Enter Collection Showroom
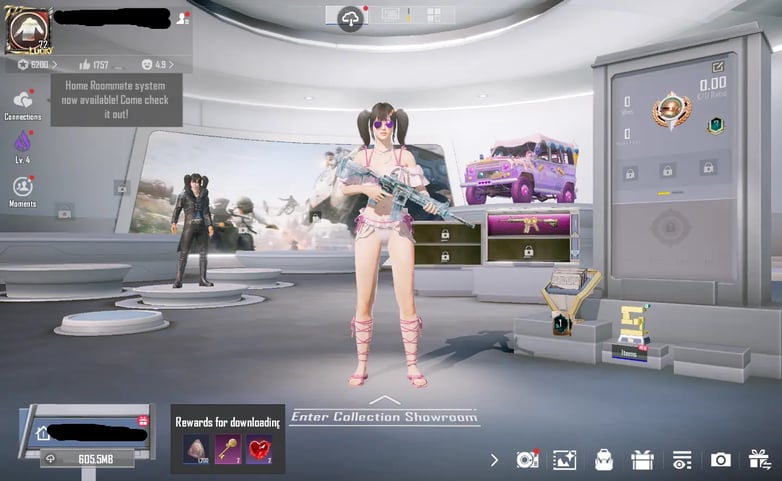 [385, 416]
